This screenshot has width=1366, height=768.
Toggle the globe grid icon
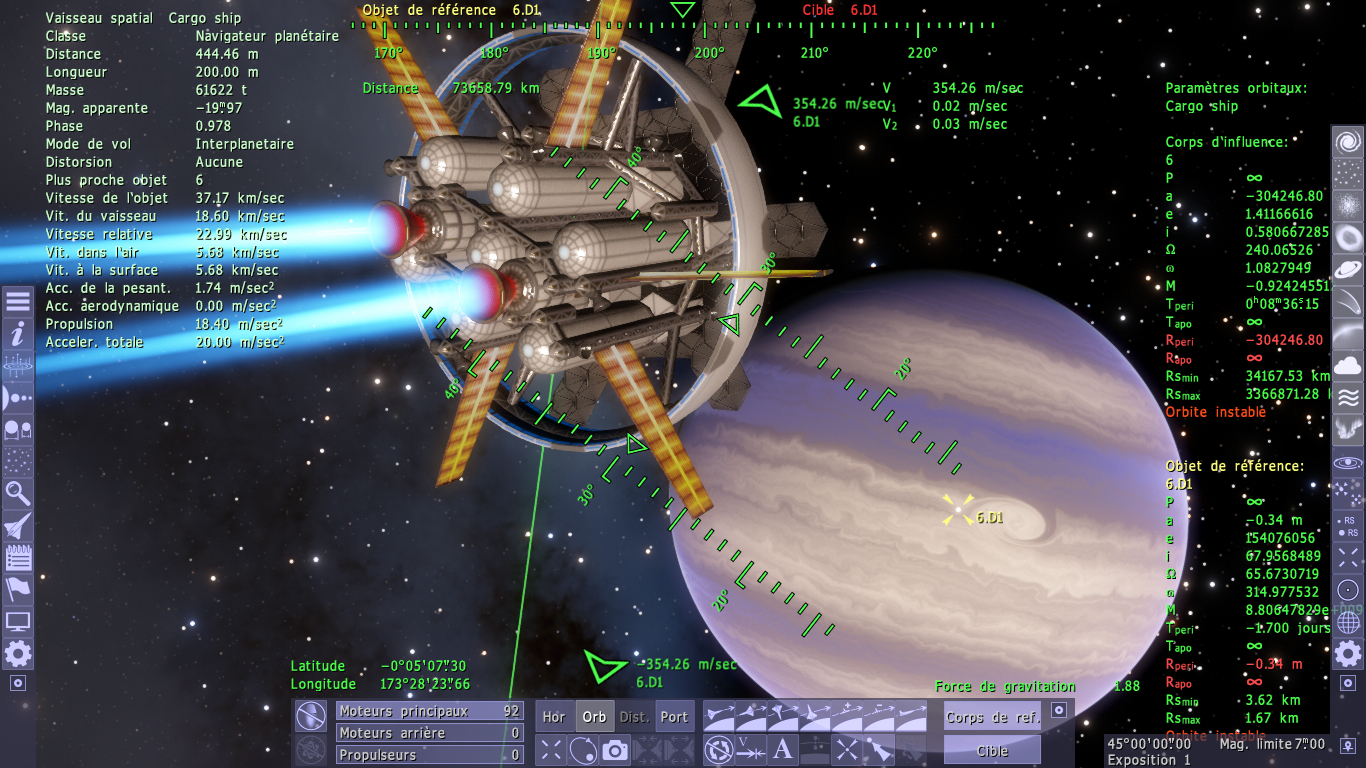pos(1348,622)
